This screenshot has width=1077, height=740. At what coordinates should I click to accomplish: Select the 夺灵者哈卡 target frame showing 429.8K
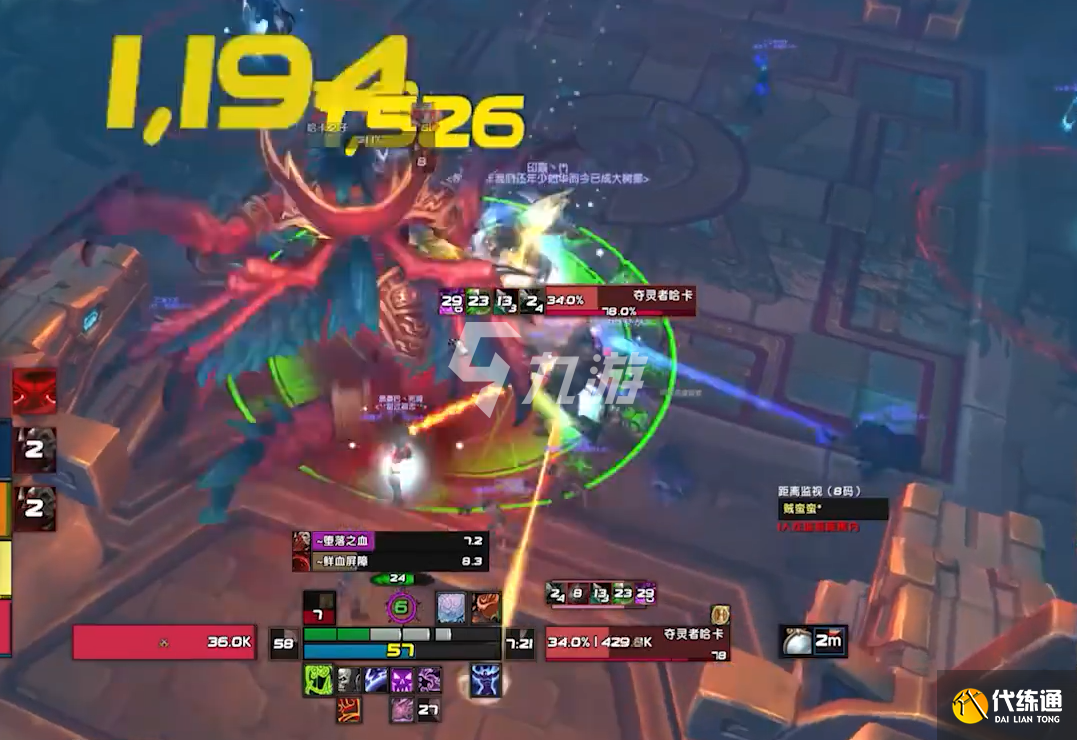[637, 644]
